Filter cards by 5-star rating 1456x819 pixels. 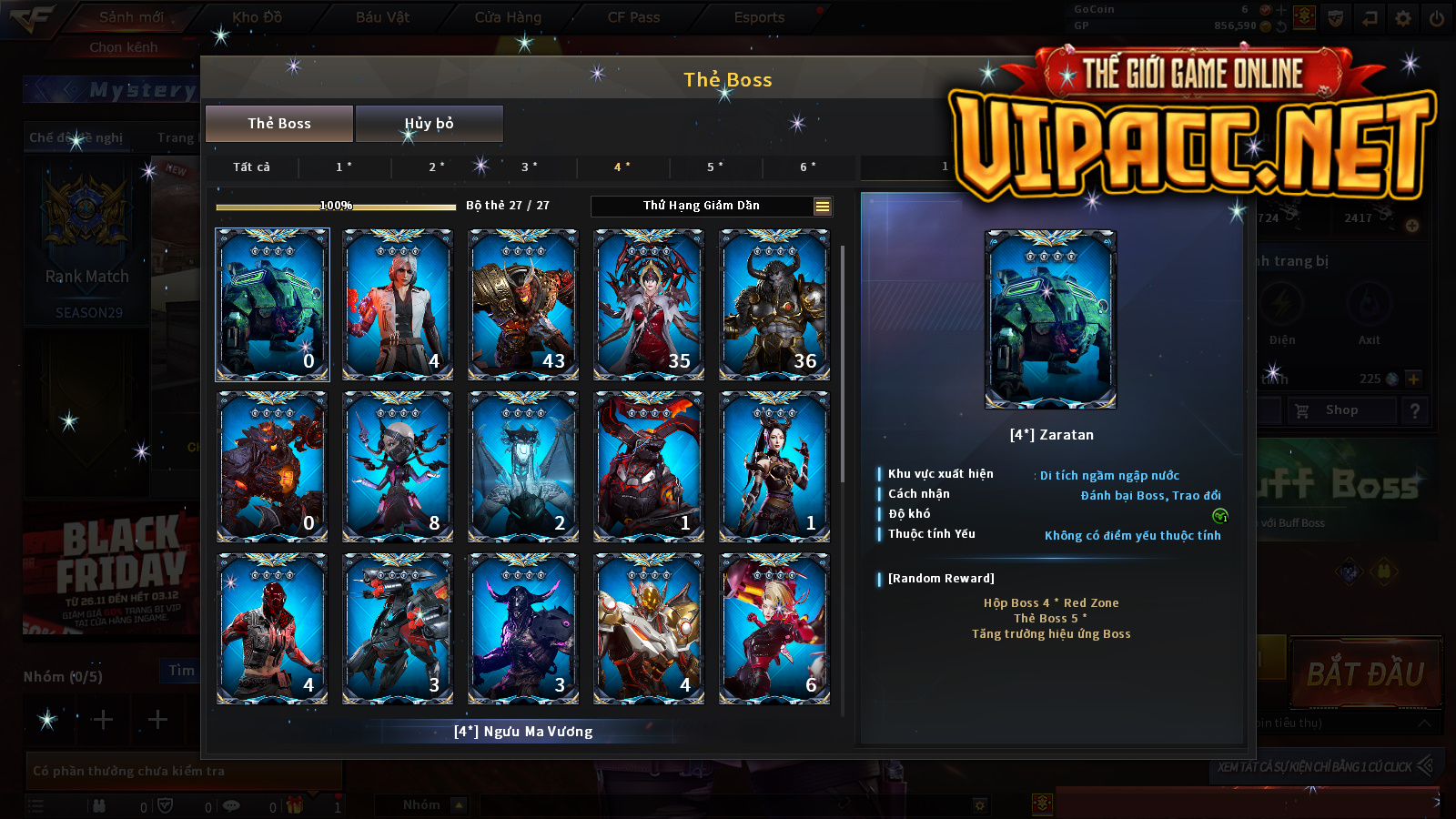[714, 167]
